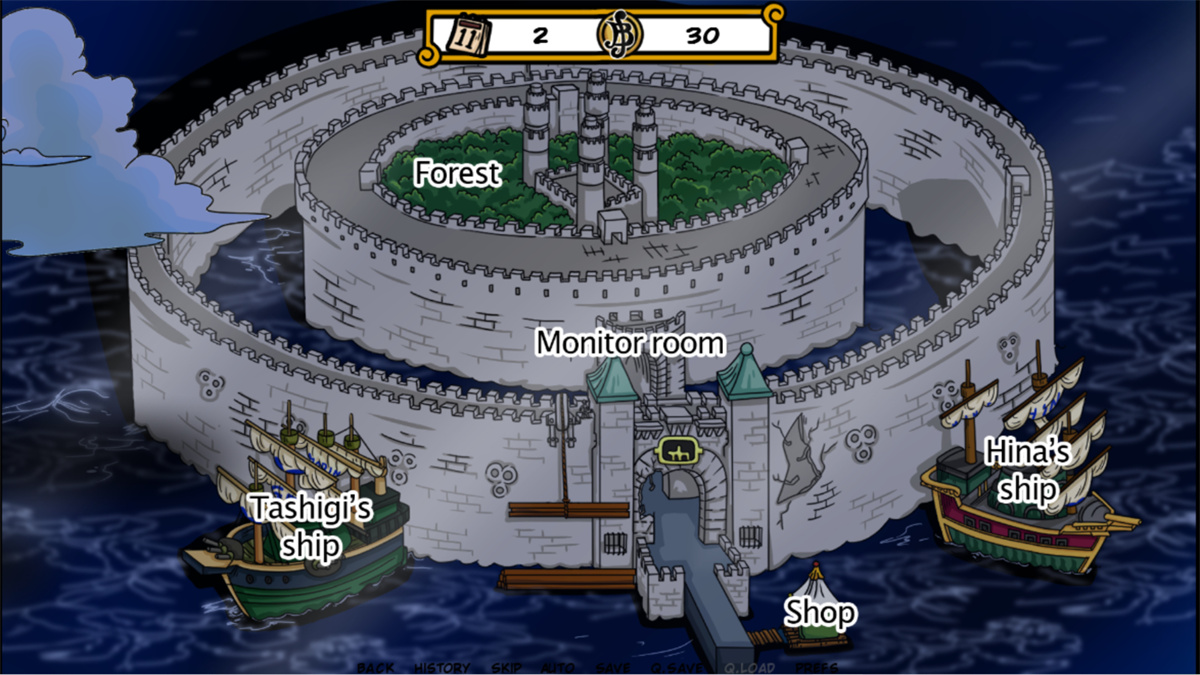The image size is (1200, 675).
Task: Toggle Skip mode
Action: point(506,667)
